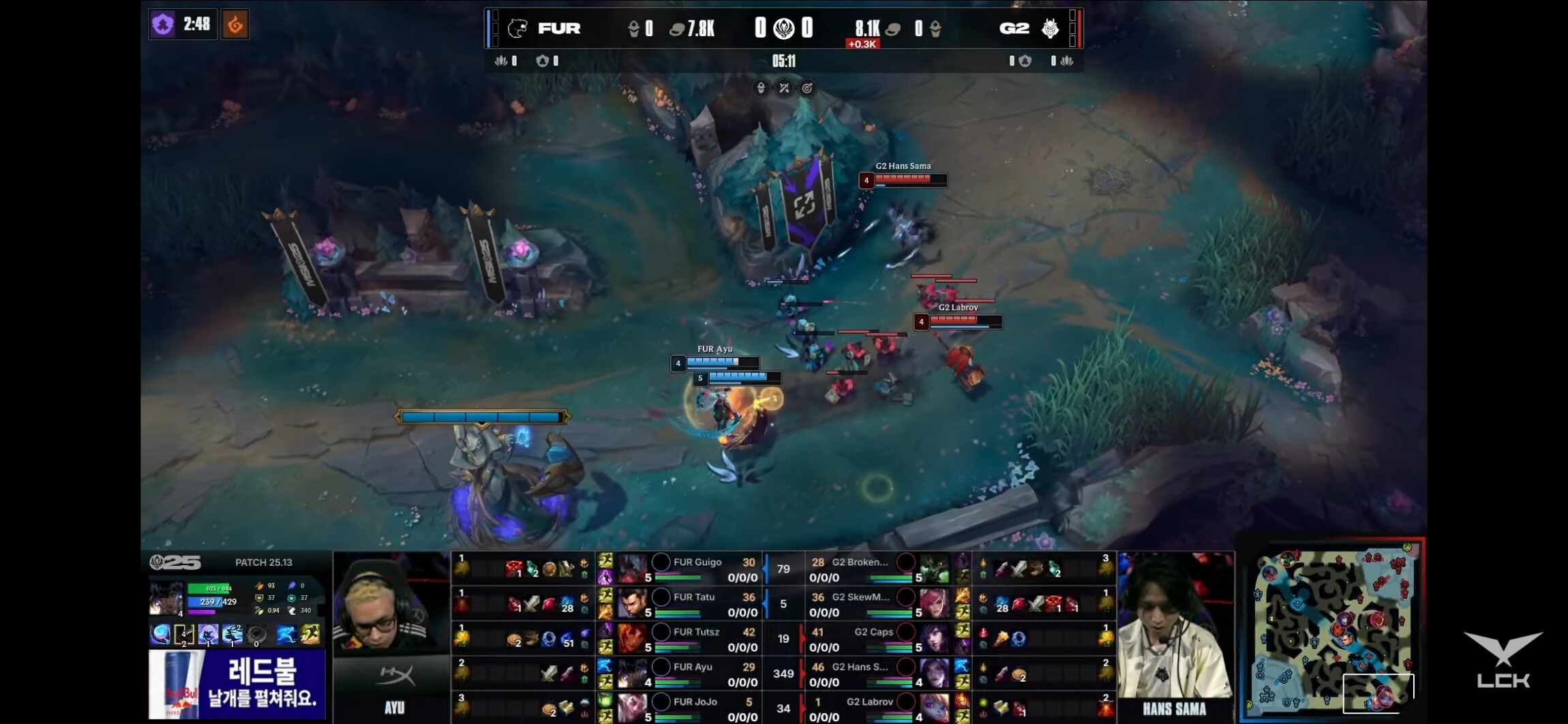
Task: Select FUR Tatu's champion portrait
Action: (x=632, y=603)
